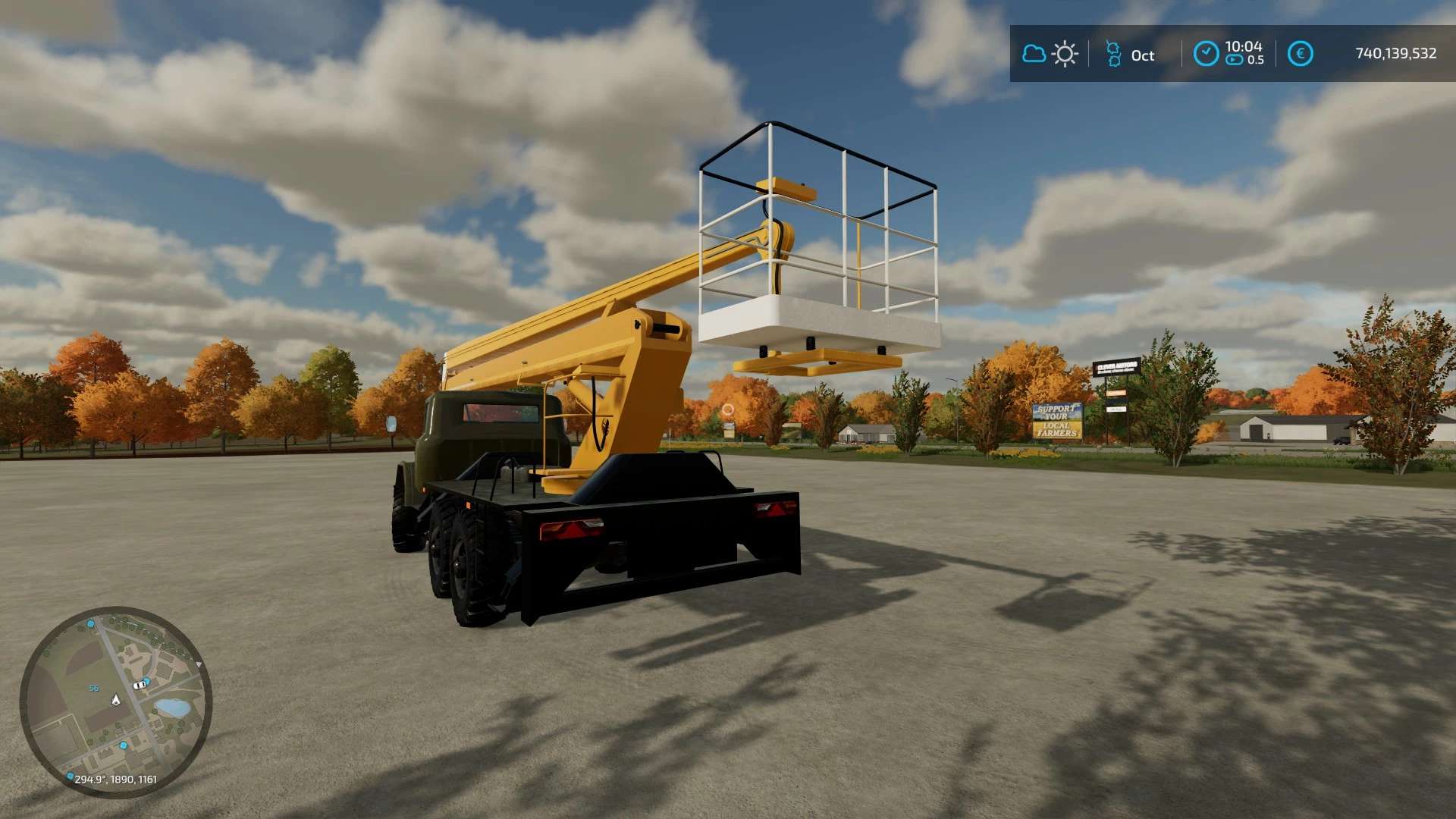The height and width of the screenshot is (819, 1456).
Task: Click the white vehicle marker on the minimap
Action: [140, 685]
